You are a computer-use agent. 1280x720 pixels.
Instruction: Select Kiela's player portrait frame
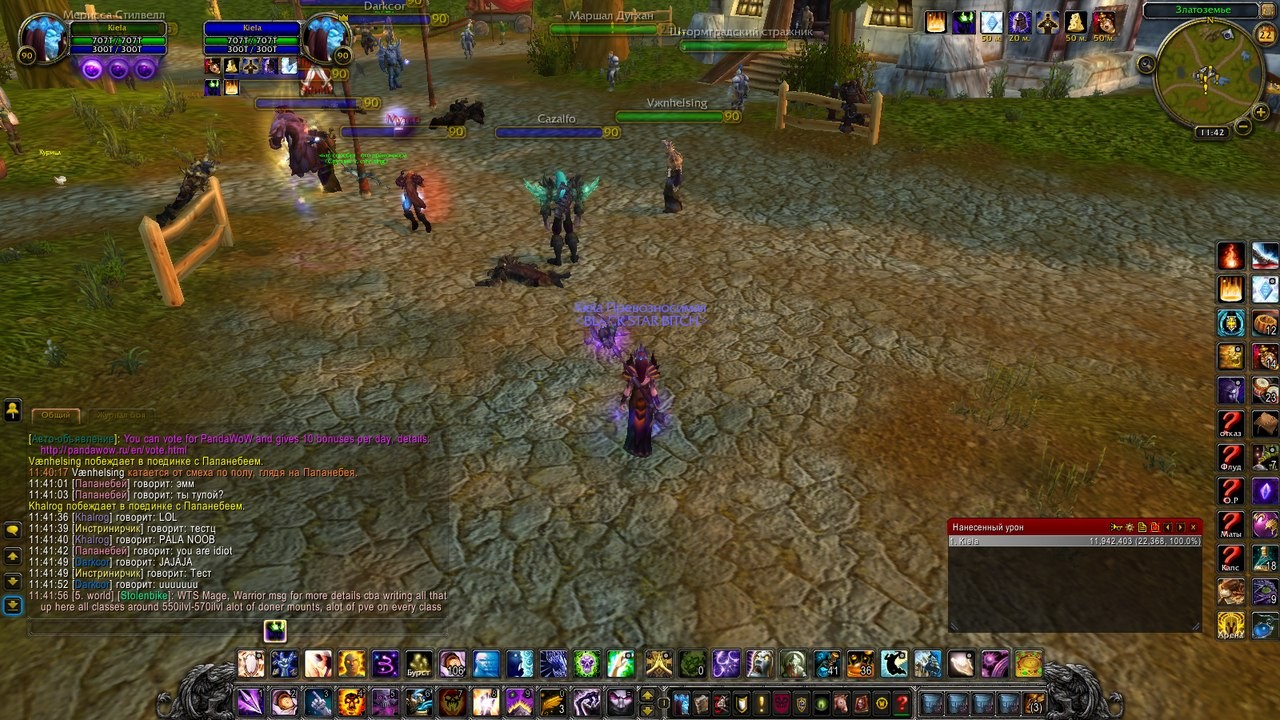click(325, 39)
